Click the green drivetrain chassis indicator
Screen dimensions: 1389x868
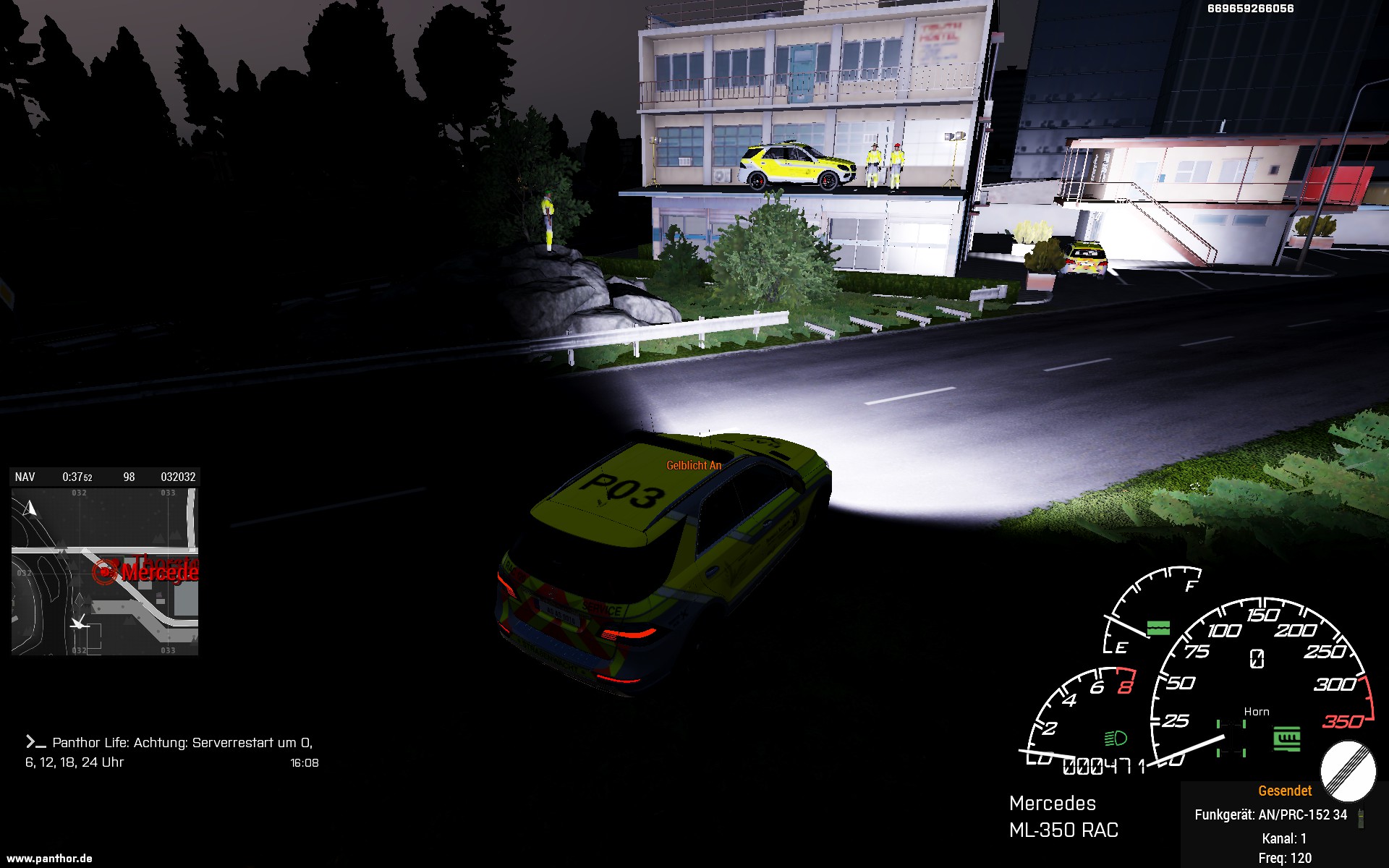click(1231, 739)
